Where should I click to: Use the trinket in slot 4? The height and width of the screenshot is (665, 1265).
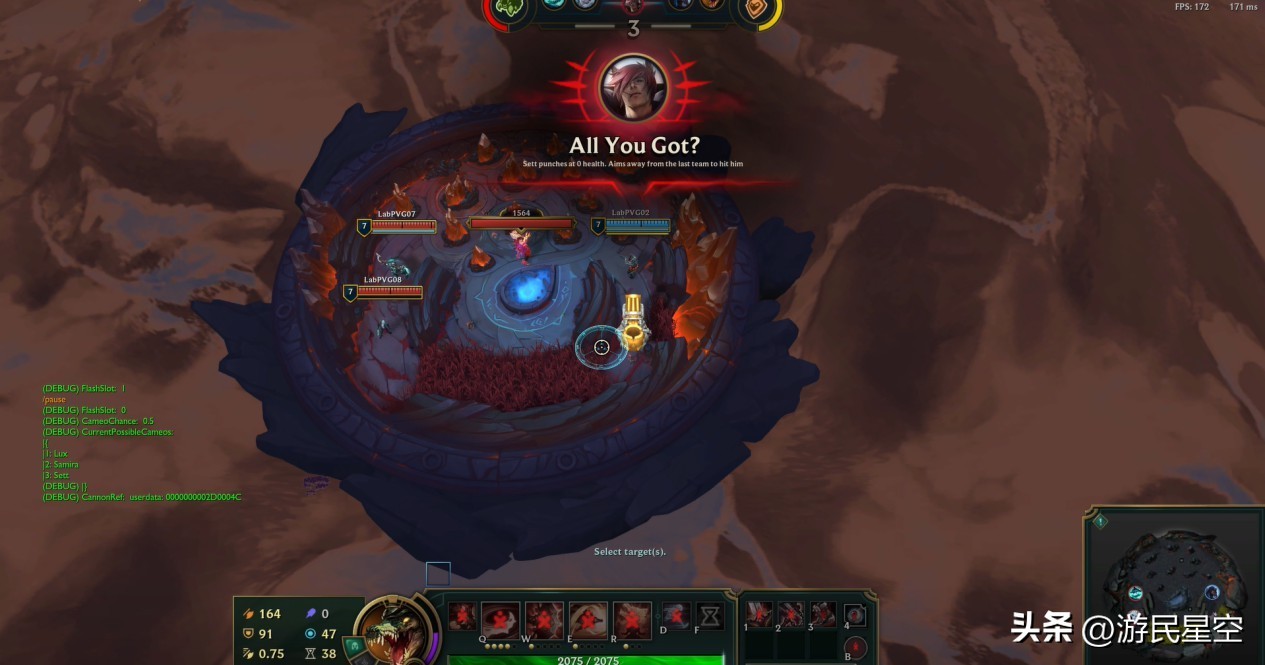point(855,614)
